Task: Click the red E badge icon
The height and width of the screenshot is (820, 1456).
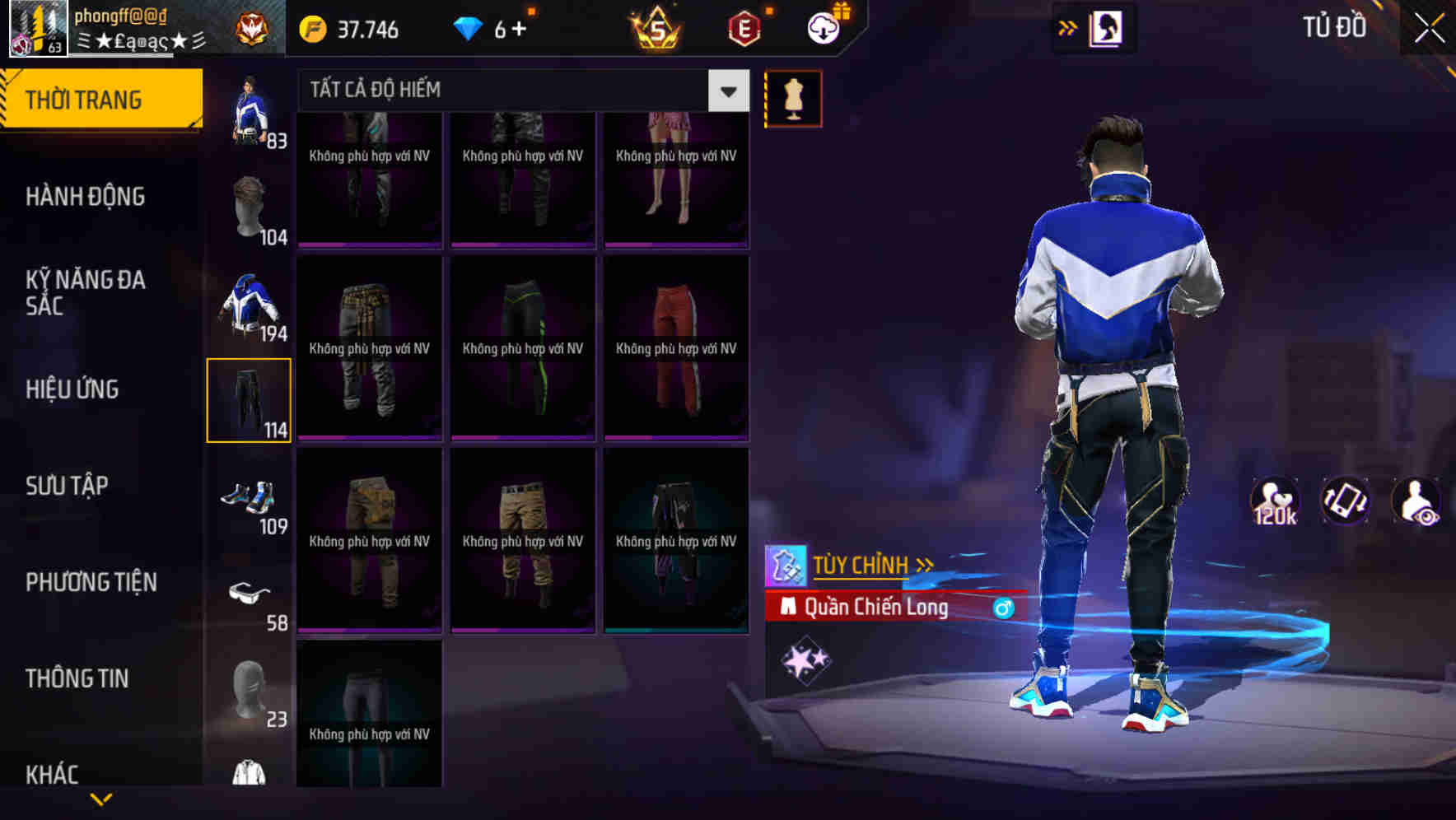Action: coord(744,30)
